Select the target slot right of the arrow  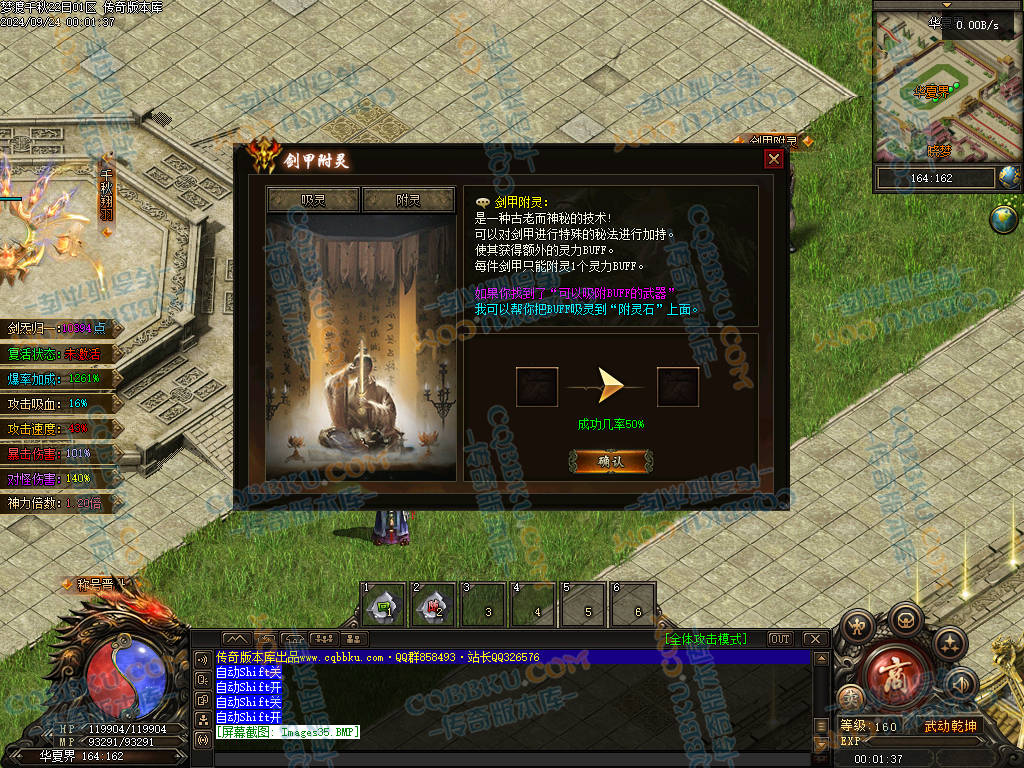[678, 387]
